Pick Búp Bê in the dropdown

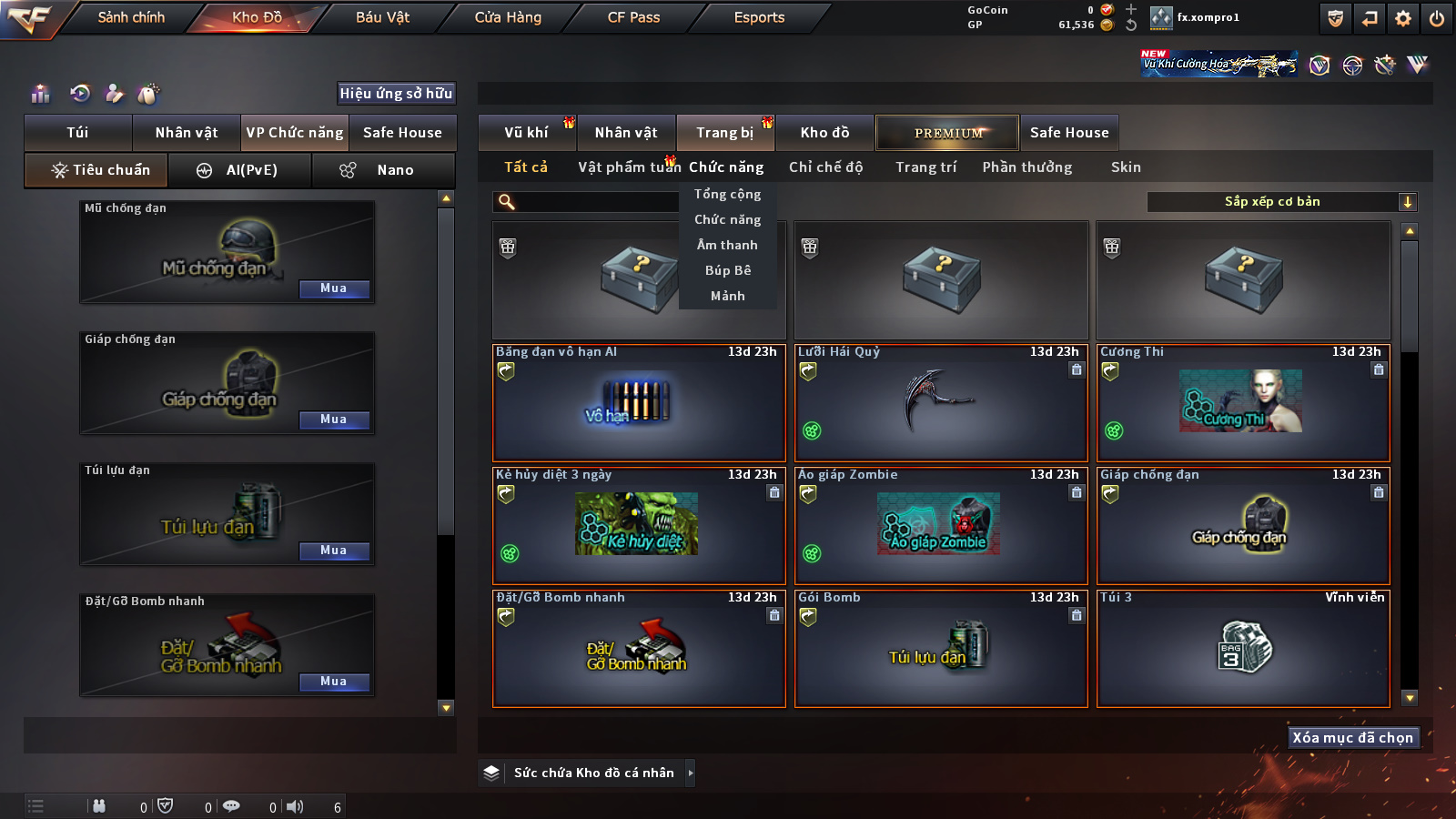click(727, 270)
